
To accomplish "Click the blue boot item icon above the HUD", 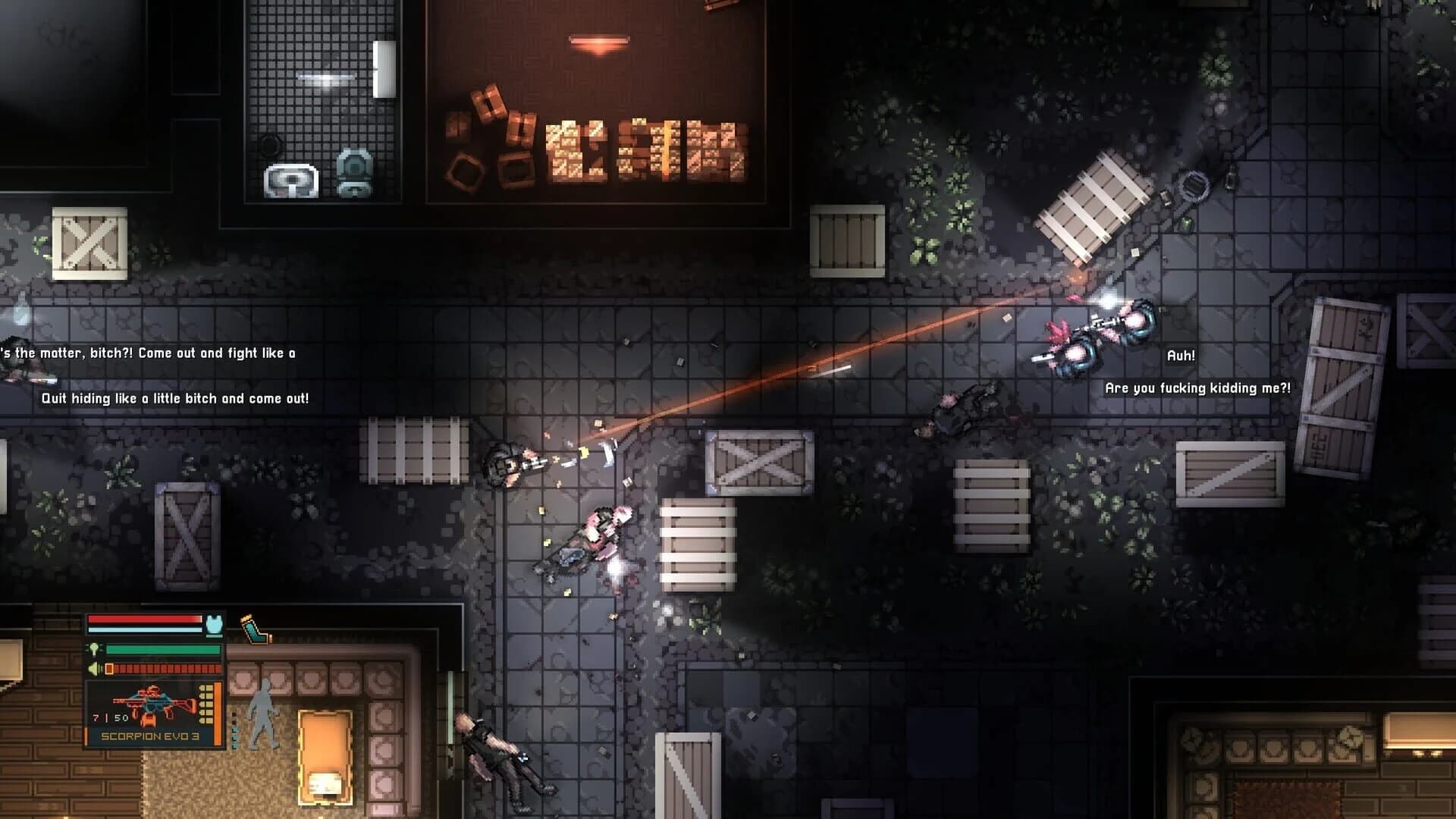I will click(256, 629).
